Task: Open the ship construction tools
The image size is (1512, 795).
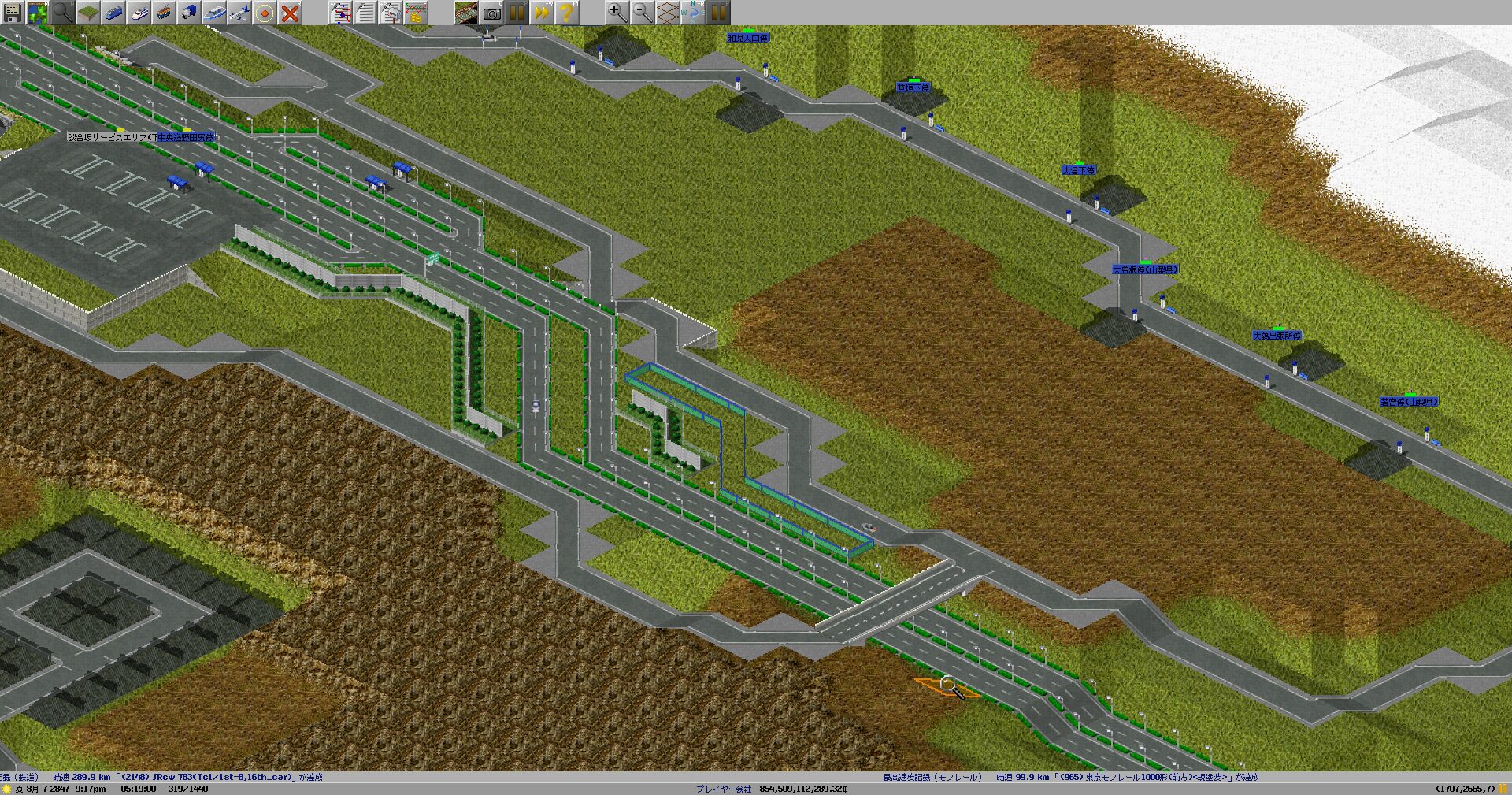Action: click(214, 13)
